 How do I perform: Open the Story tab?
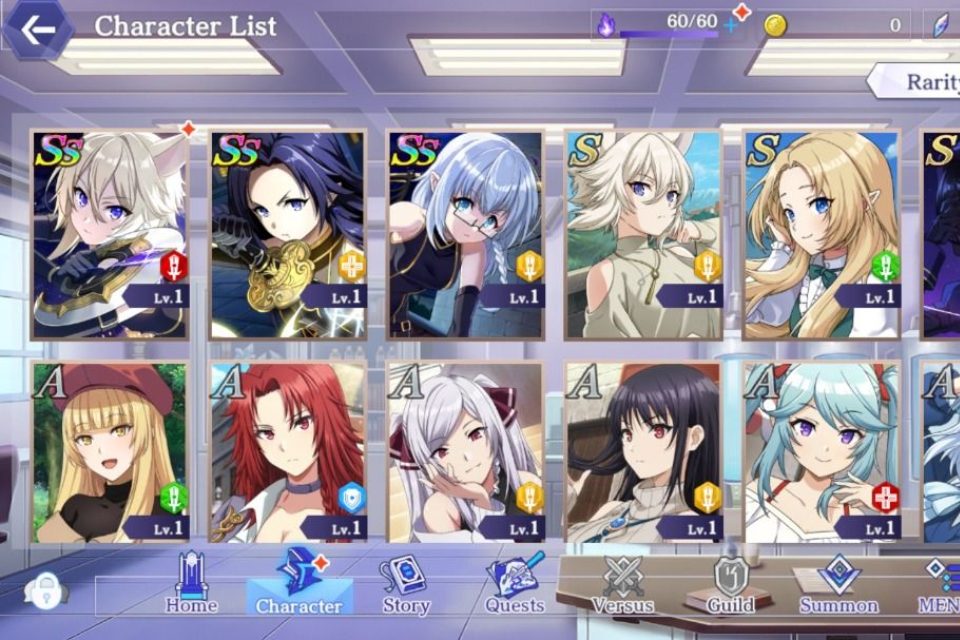405,584
